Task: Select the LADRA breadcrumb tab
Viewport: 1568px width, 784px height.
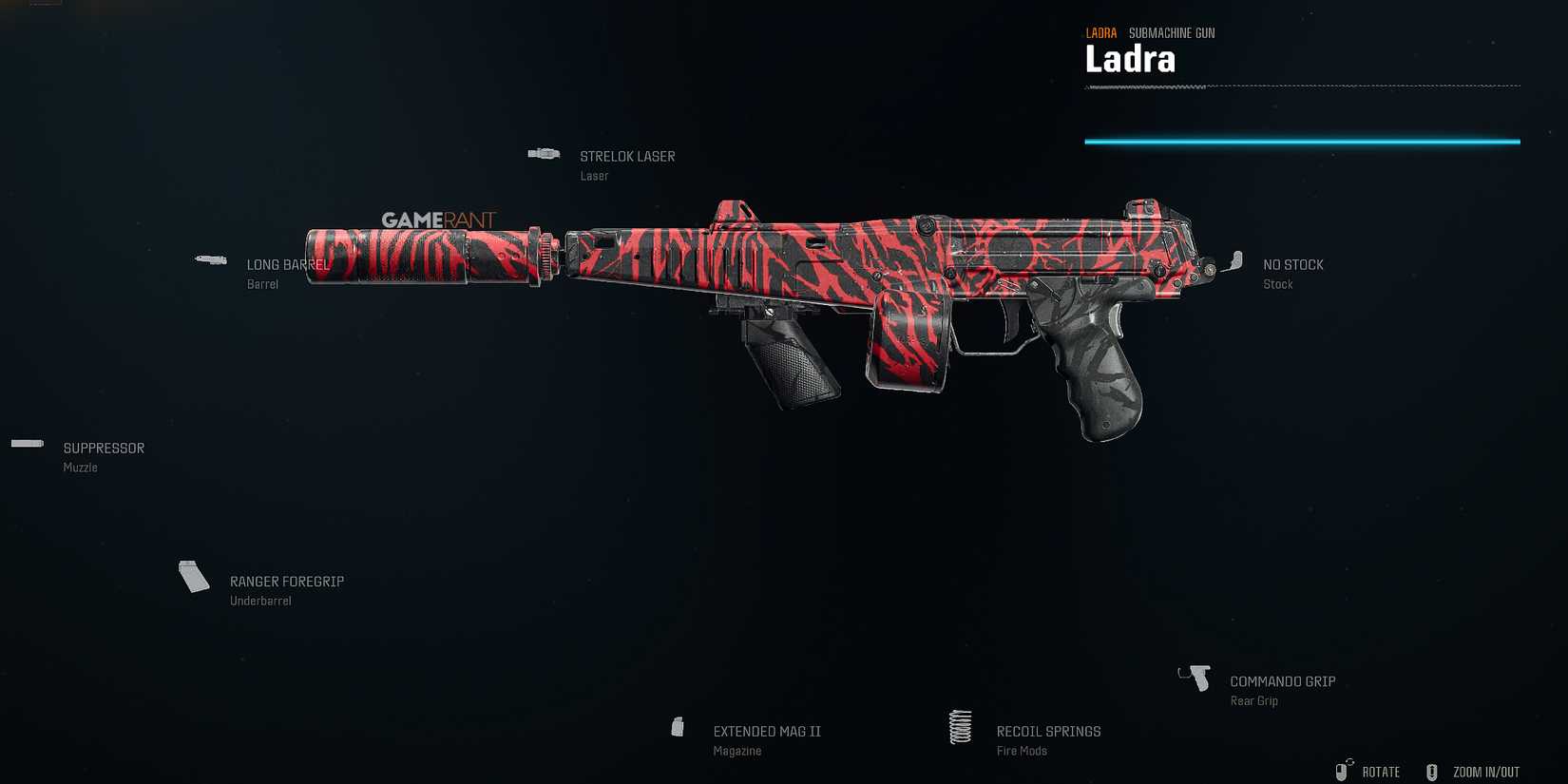Action: (x=1100, y=31)
